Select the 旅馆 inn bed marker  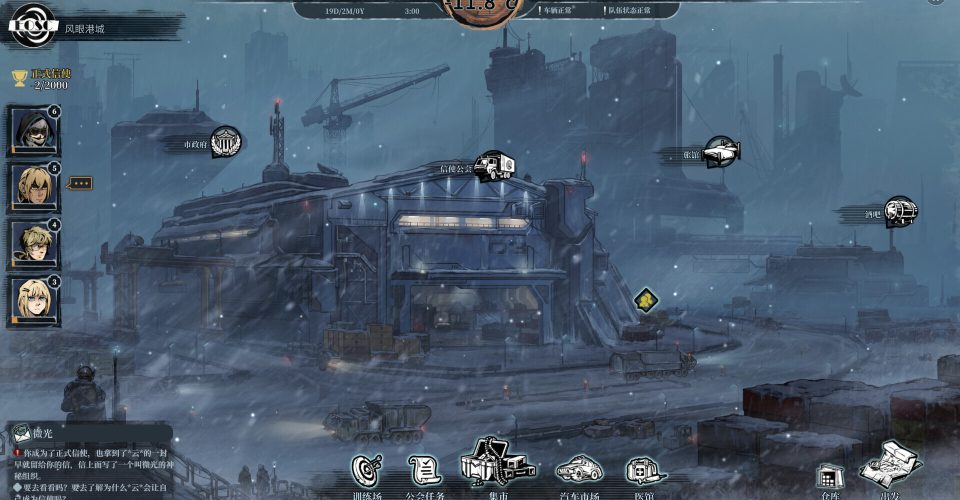pos(721,153)
